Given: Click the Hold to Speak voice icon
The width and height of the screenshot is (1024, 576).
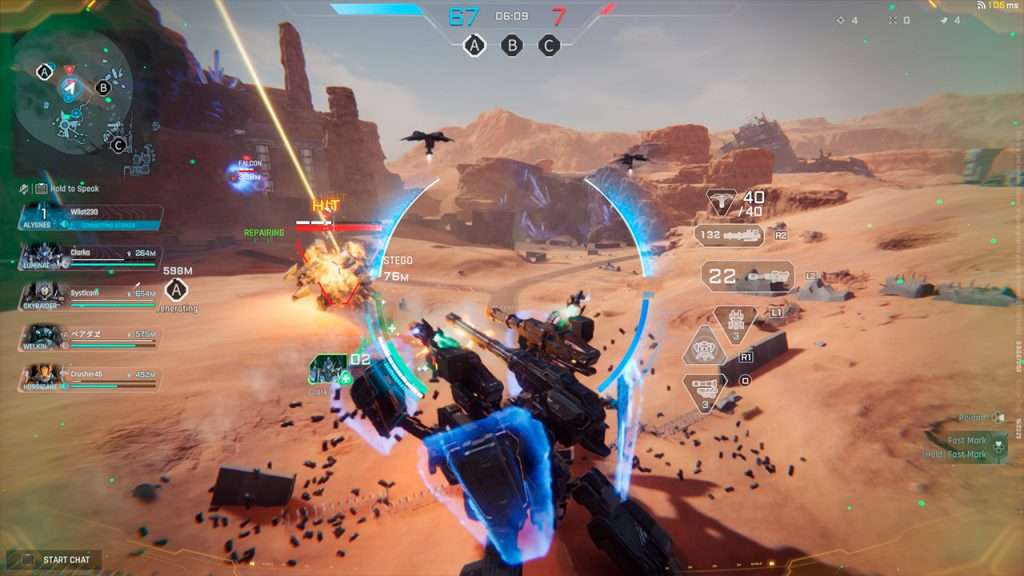Looking at the screenshot, I should 23,188.
